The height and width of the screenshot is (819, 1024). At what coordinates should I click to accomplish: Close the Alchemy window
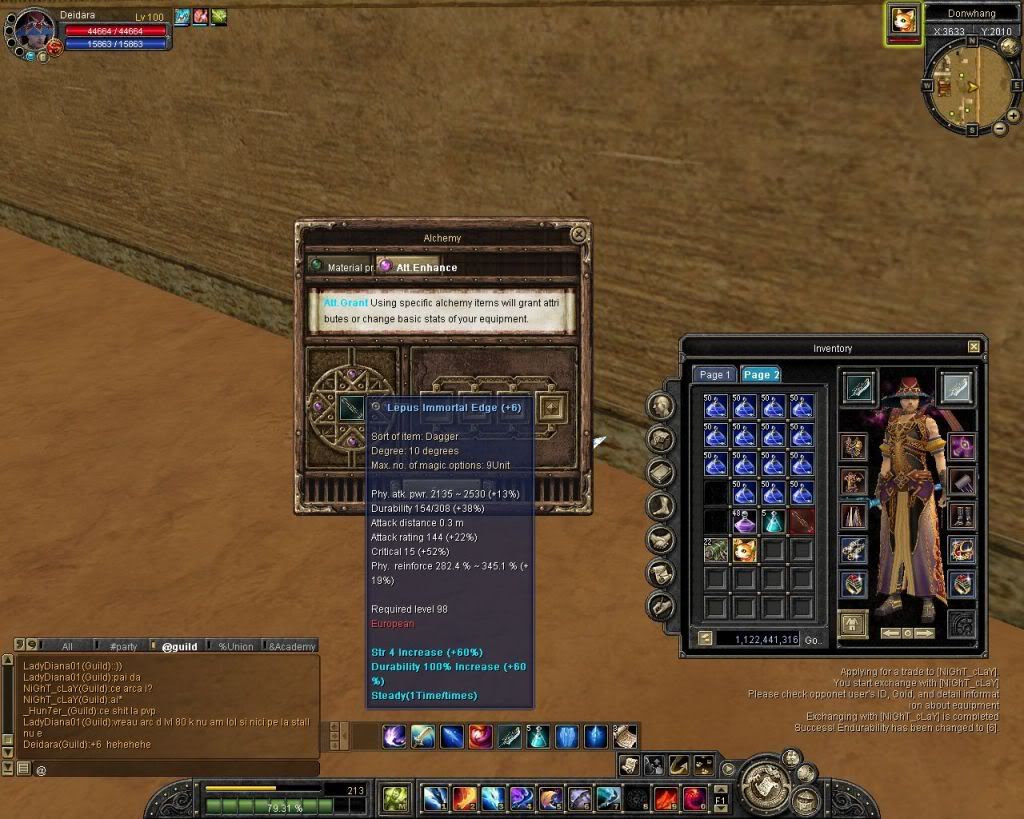point(578,235)
